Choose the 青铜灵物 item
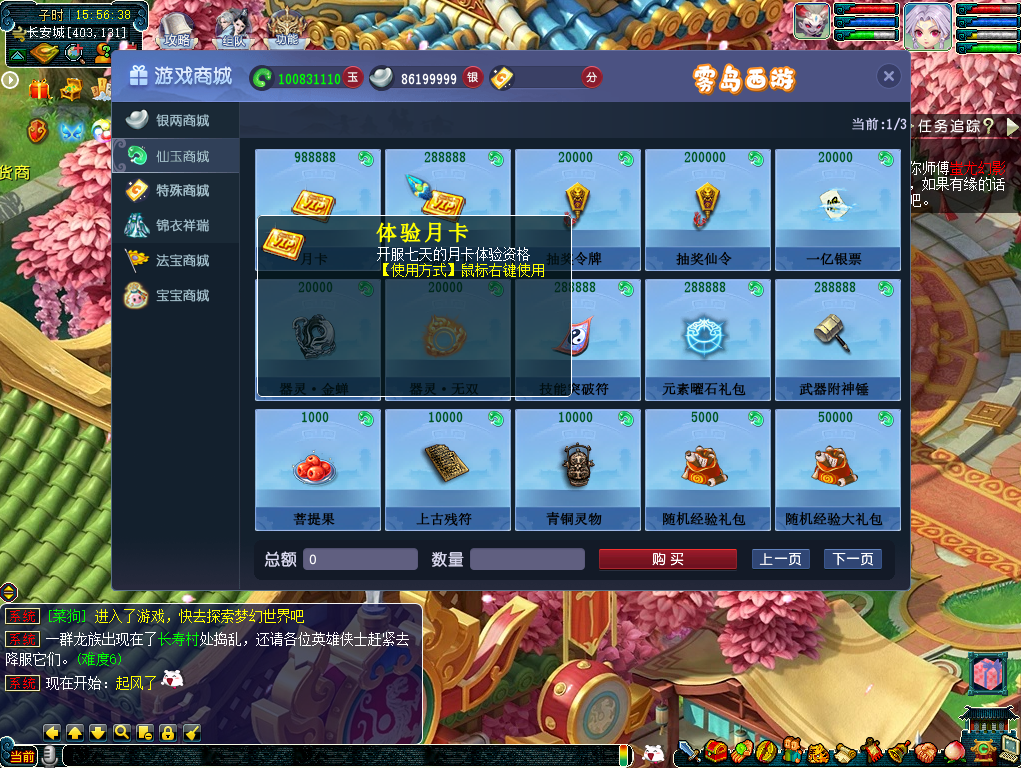The image size is (1021, 768). coord(577,469)
